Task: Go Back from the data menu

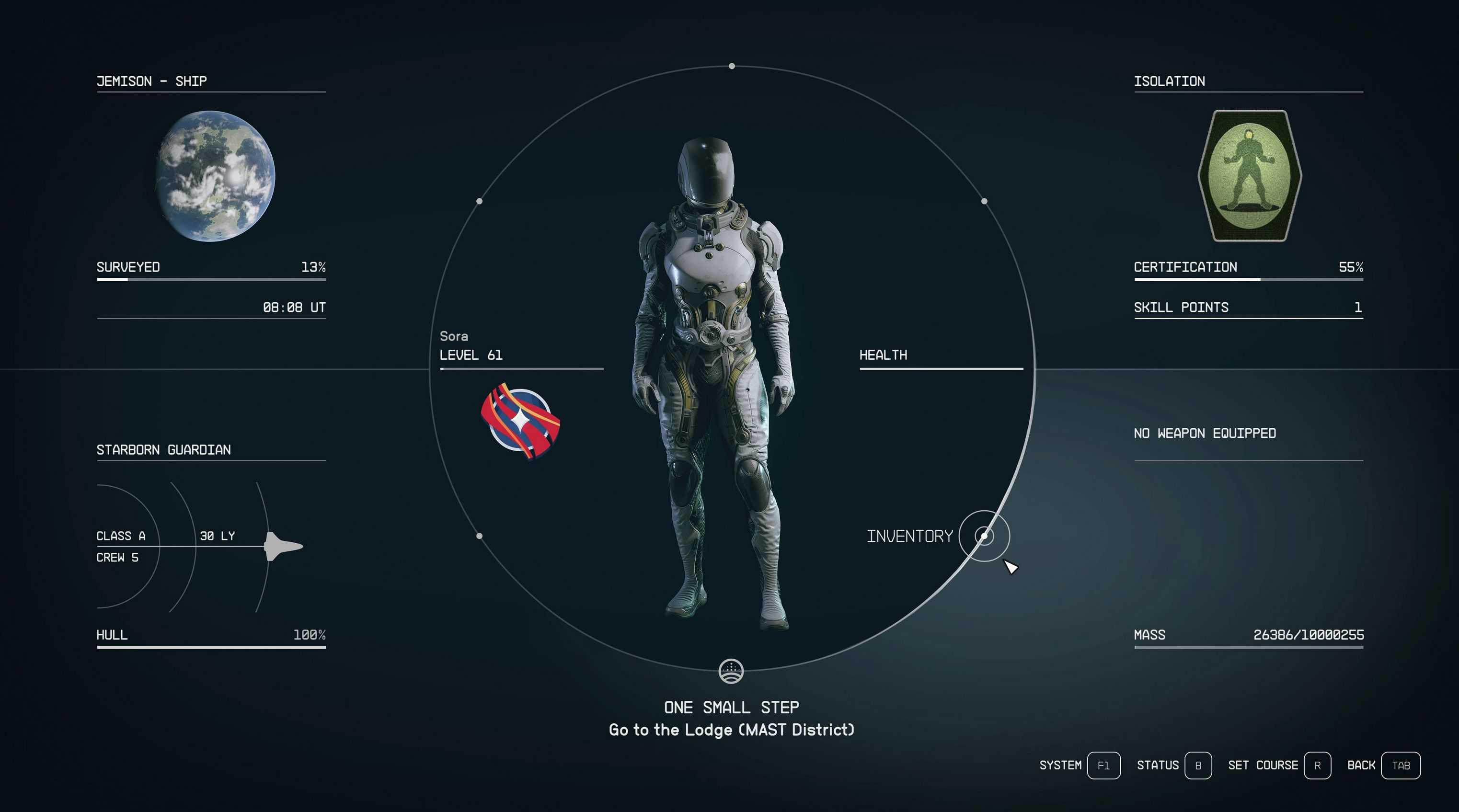Action: click(x=1400, y=766)
